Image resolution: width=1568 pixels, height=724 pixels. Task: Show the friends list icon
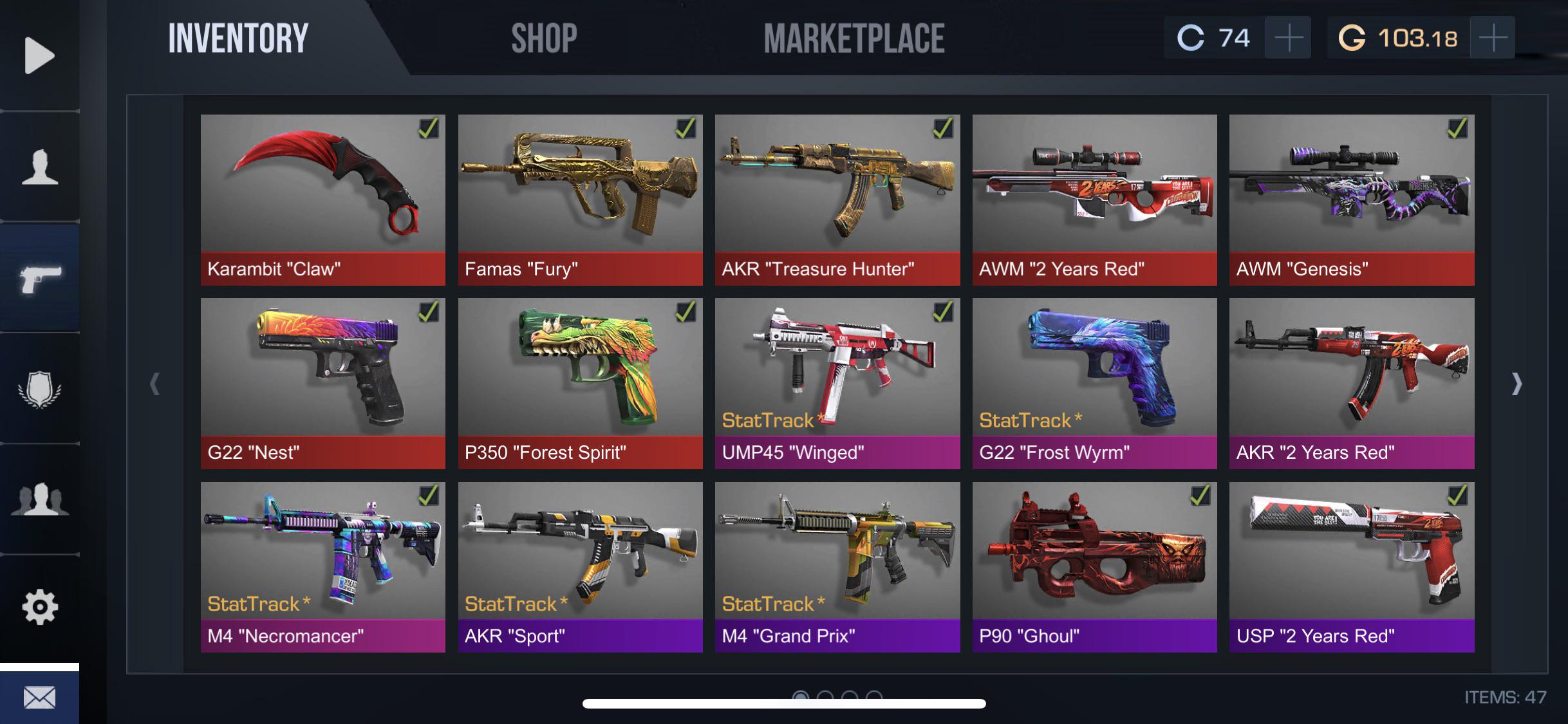(x=39, y=499)
